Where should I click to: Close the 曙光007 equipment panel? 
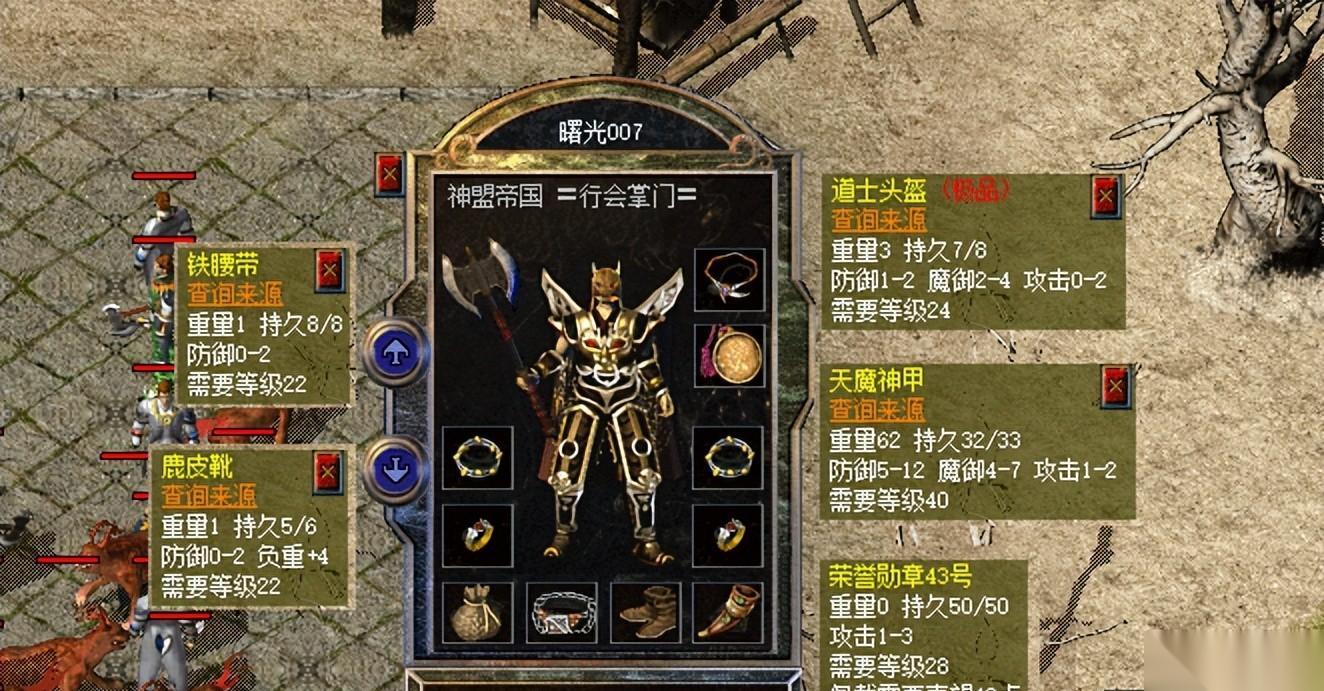pos(388,176)
